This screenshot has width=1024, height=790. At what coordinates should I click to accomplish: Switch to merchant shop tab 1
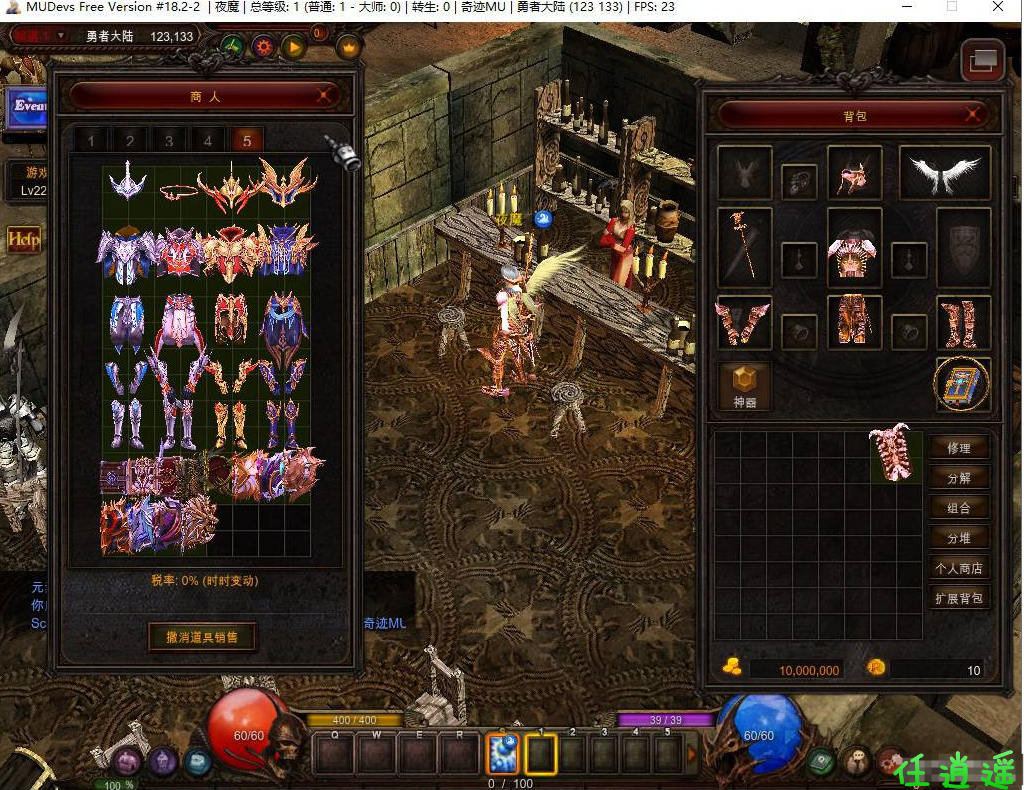point(91,141)
